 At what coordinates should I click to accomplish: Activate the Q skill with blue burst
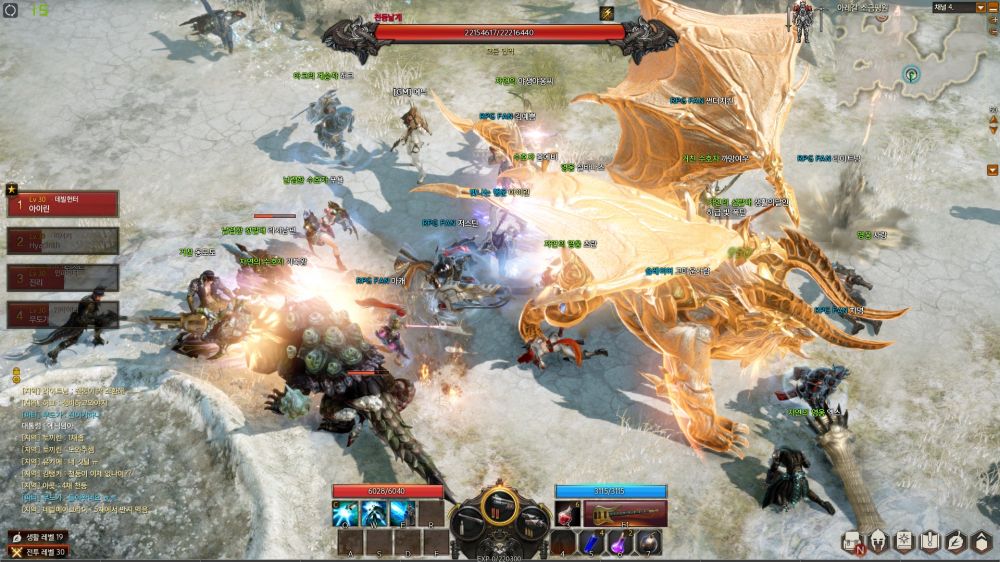(346, 513)
